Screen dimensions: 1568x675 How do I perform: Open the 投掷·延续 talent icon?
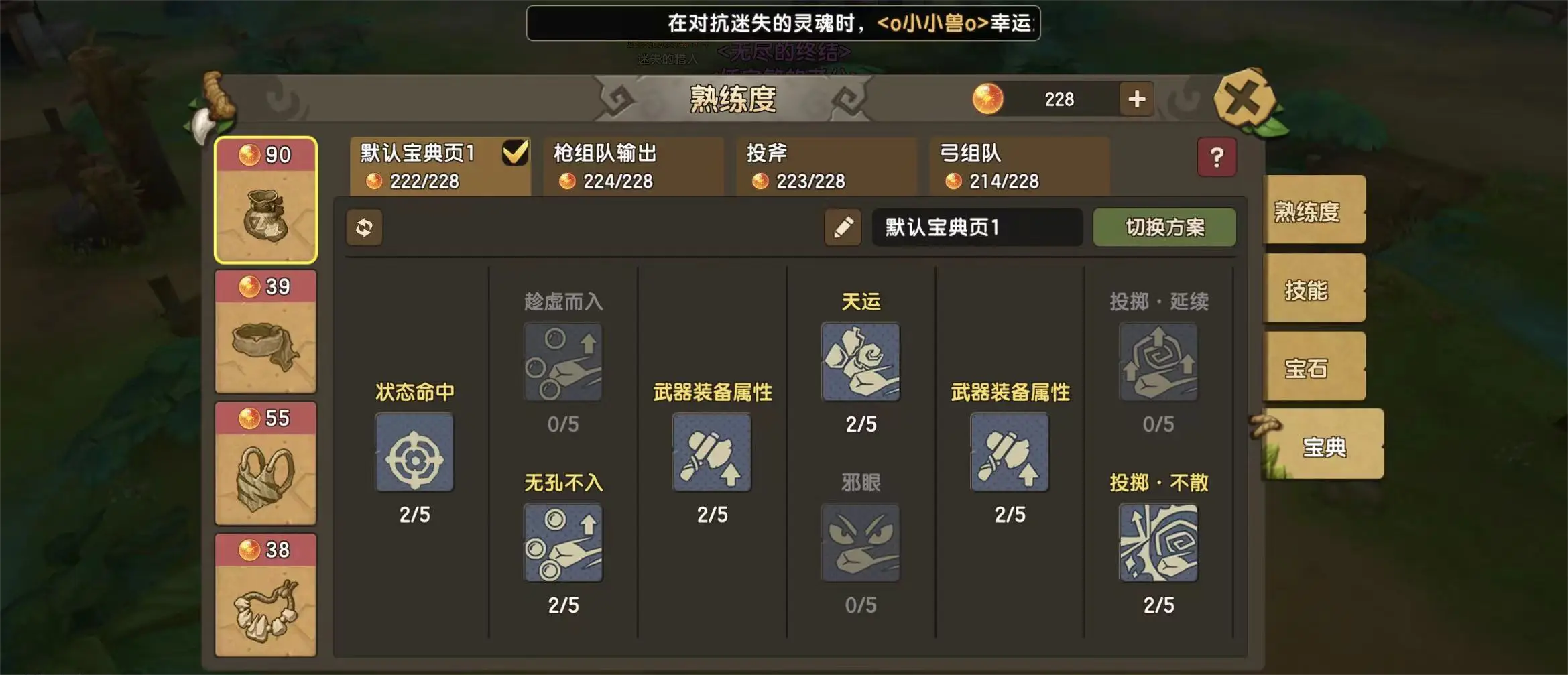pyautogui.click(x=1158, y=362)
